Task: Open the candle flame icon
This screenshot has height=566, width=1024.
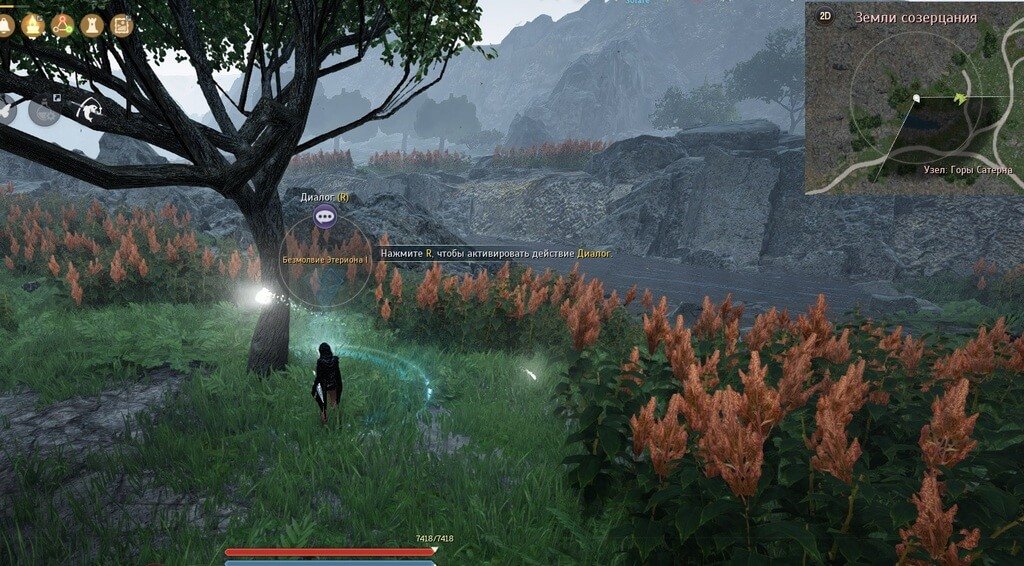Action: [x=33, y=25]
